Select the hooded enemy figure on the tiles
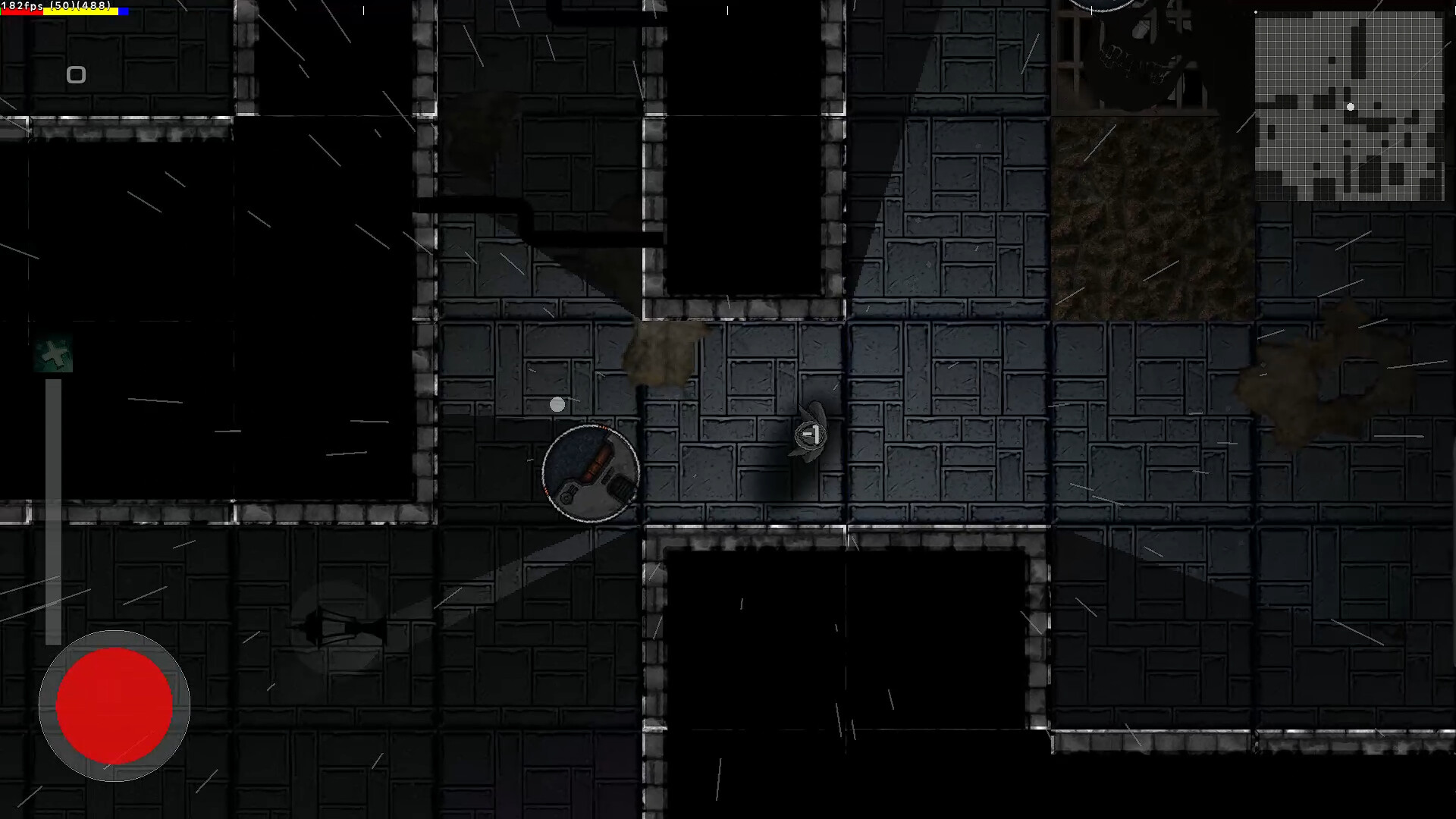This screenshot has height=819, width=1456. 810,436
